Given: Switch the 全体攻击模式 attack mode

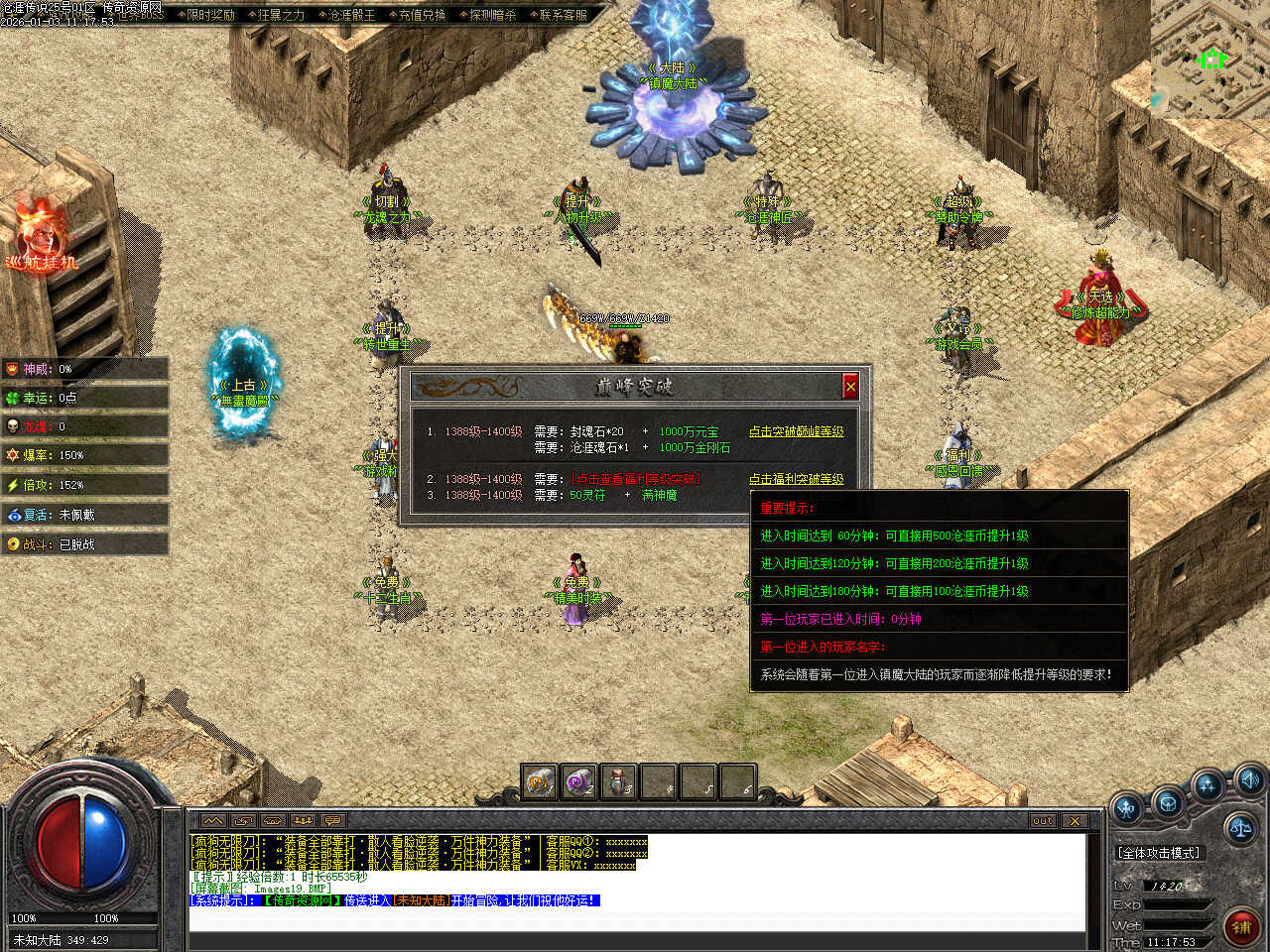Looking at the screenshot, I should (x=1159, y=853).
